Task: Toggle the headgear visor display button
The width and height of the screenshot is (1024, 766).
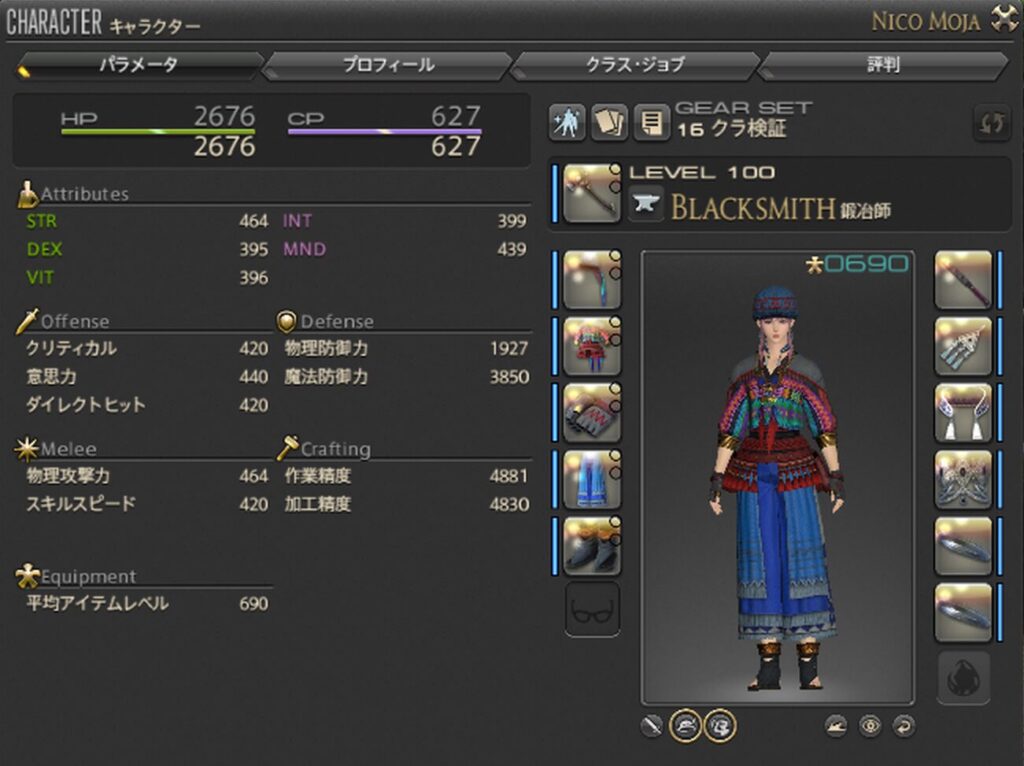Action: pyautogui.click(x=685, y=725)
